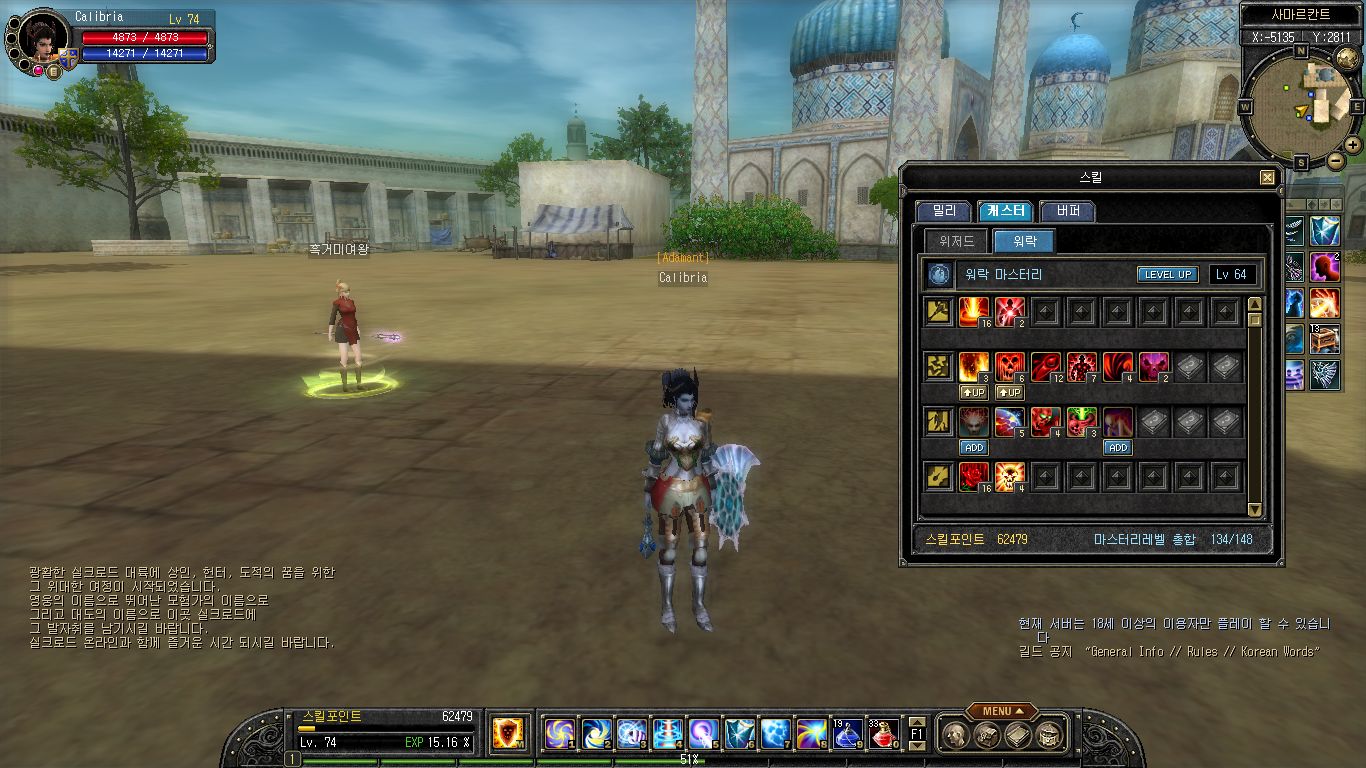Select the red rose skill icon
This screenshot has width=1366, height=768.
pyautogui.click(x=973, y=477)
